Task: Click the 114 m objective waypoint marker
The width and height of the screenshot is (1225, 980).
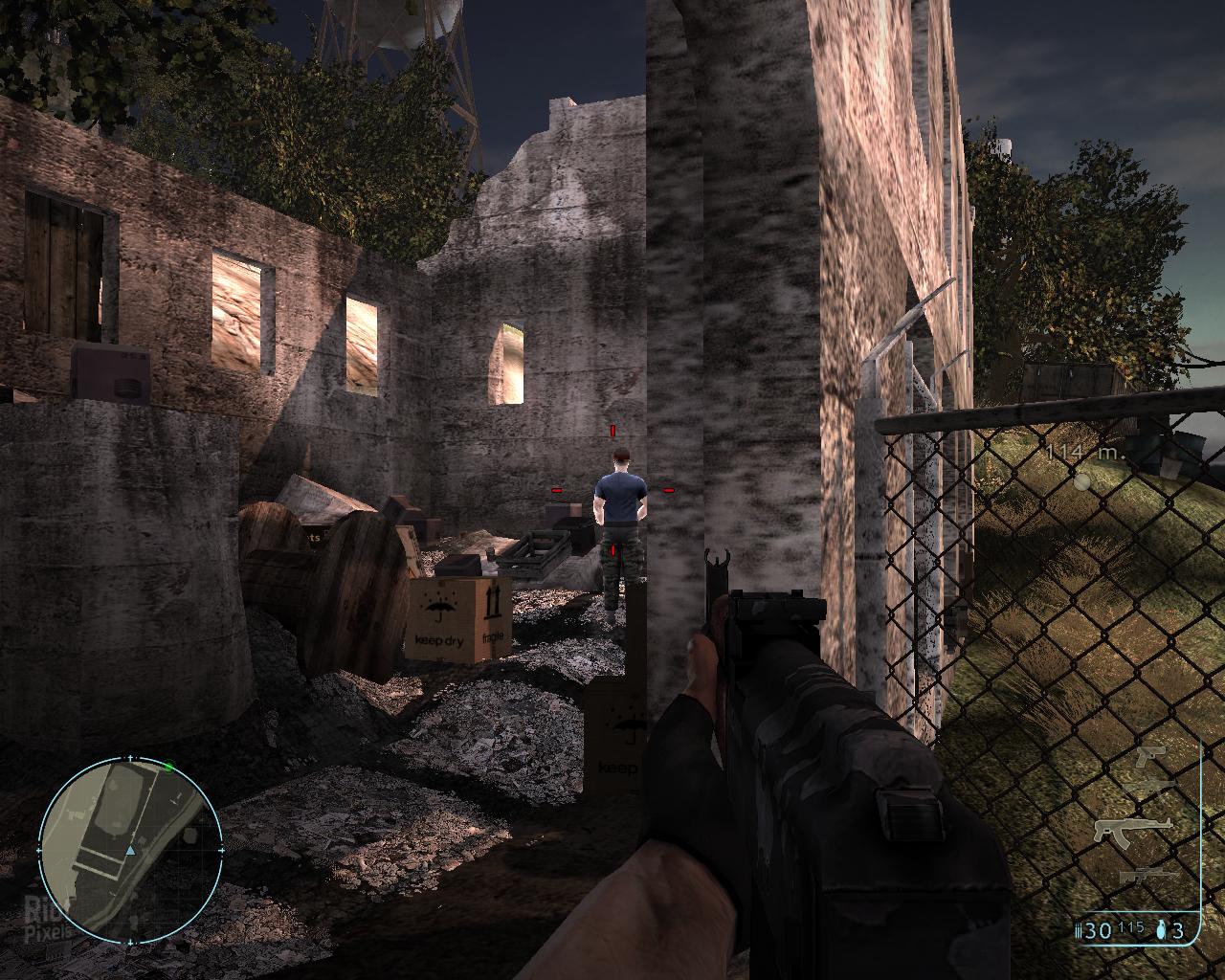Action: 1081,482
